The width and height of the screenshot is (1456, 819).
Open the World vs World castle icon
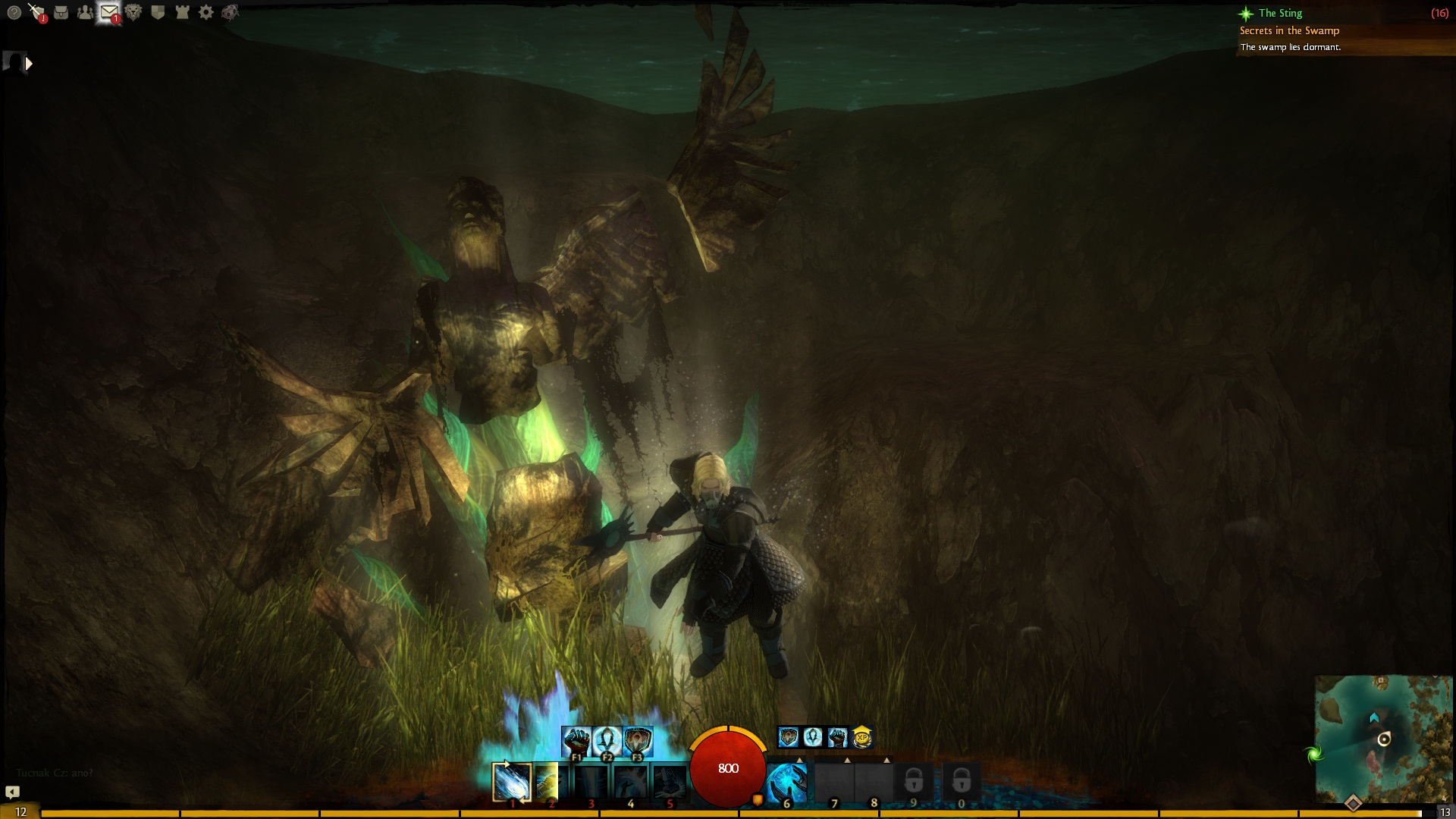[x=182, y=12]
